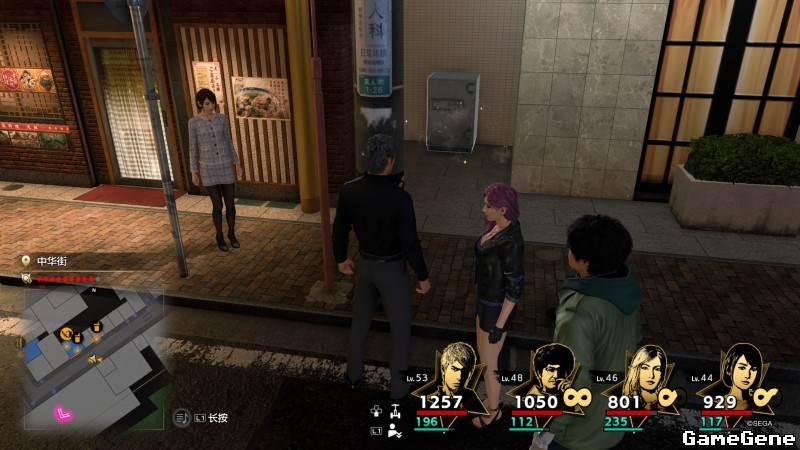Image resolution: width=800 pixels, height=450 pixels.
Task: Click the segway ride icon near party HUD
Action: [396, 410]
